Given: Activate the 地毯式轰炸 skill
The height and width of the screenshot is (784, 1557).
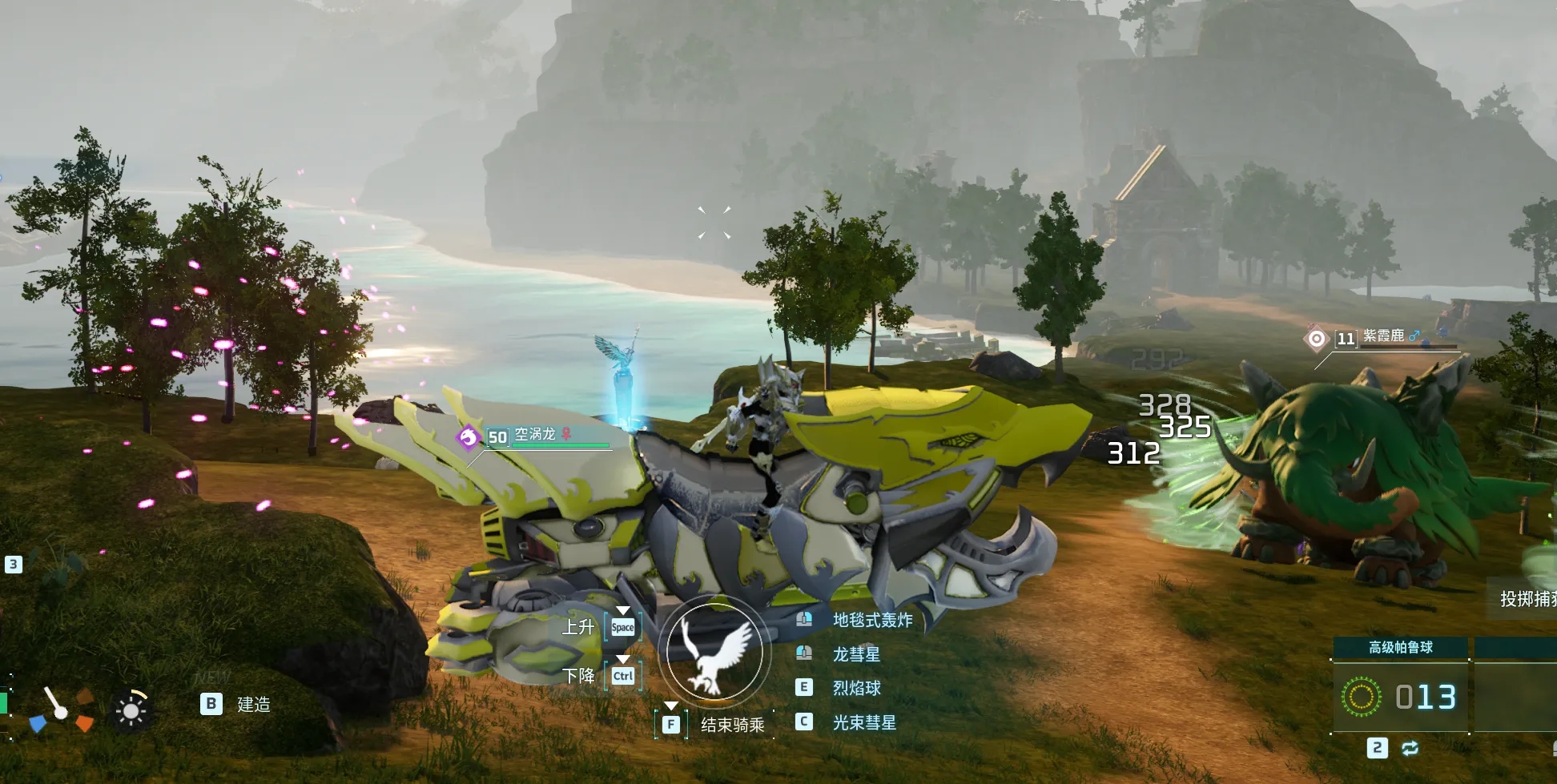Looking at the screenshot, I should click(871, 620).
